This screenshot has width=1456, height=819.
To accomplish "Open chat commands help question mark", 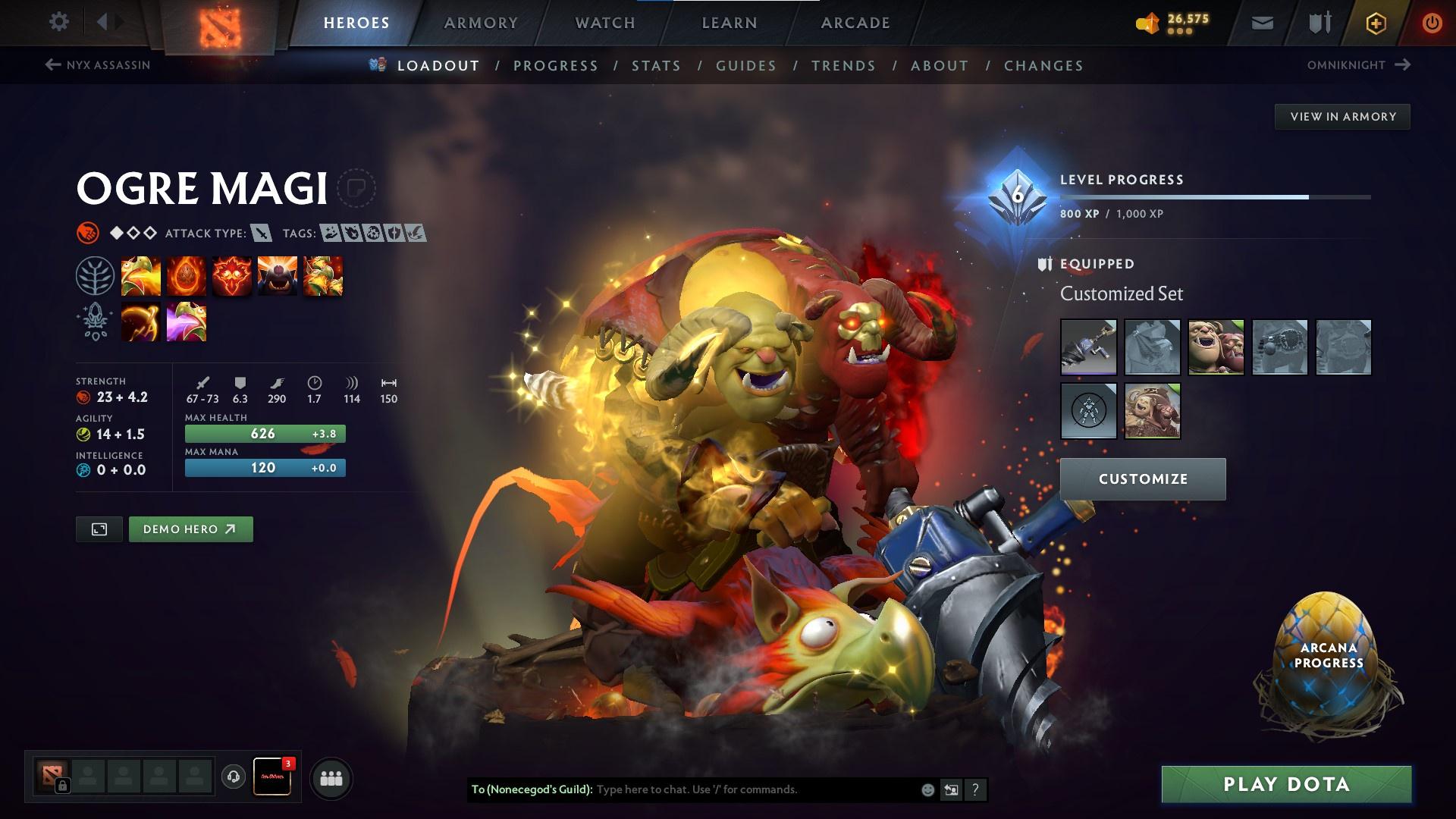I will (x=974, y=789).
